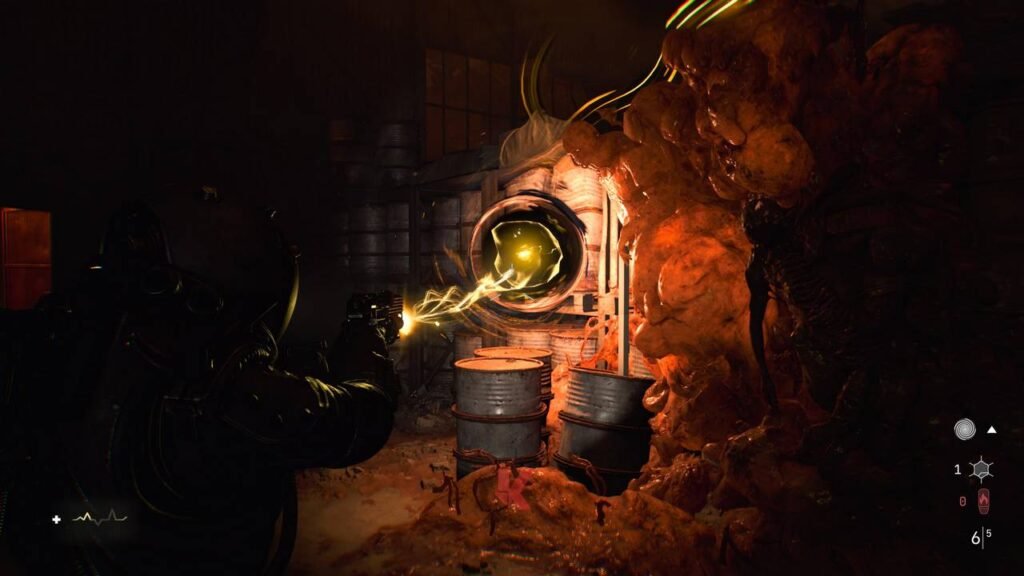Click the white triangle arrow indicator
The width and height of the screenshot is (1024, 576).
(992, 430)
